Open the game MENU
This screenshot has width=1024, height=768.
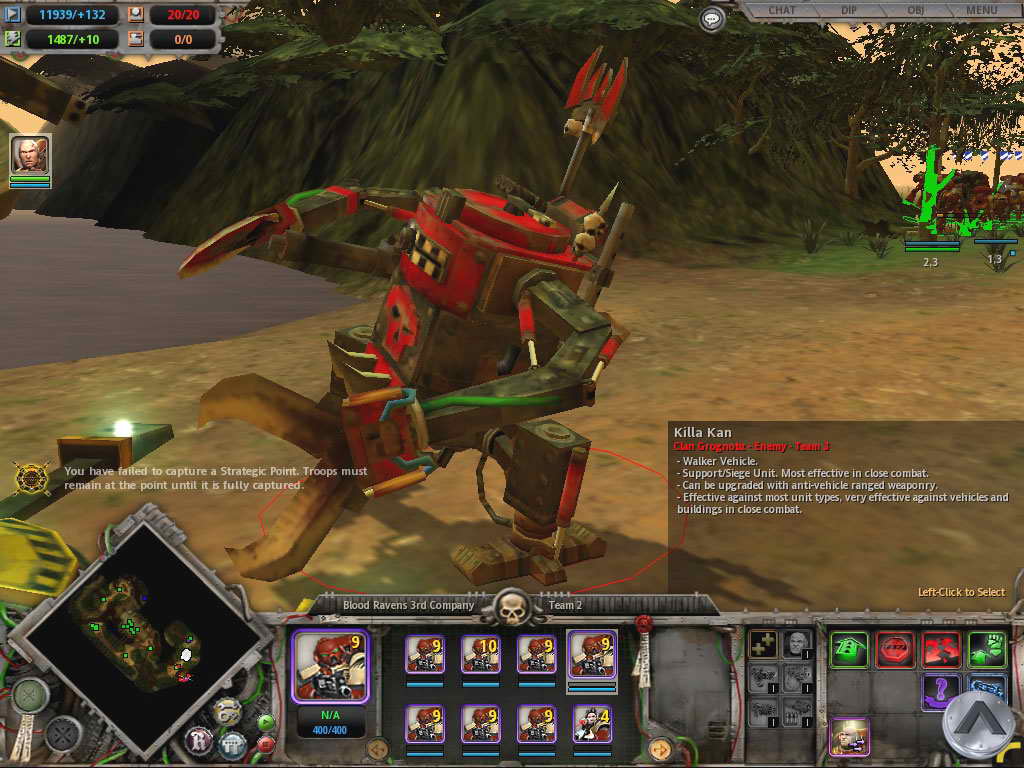[981, 10]
